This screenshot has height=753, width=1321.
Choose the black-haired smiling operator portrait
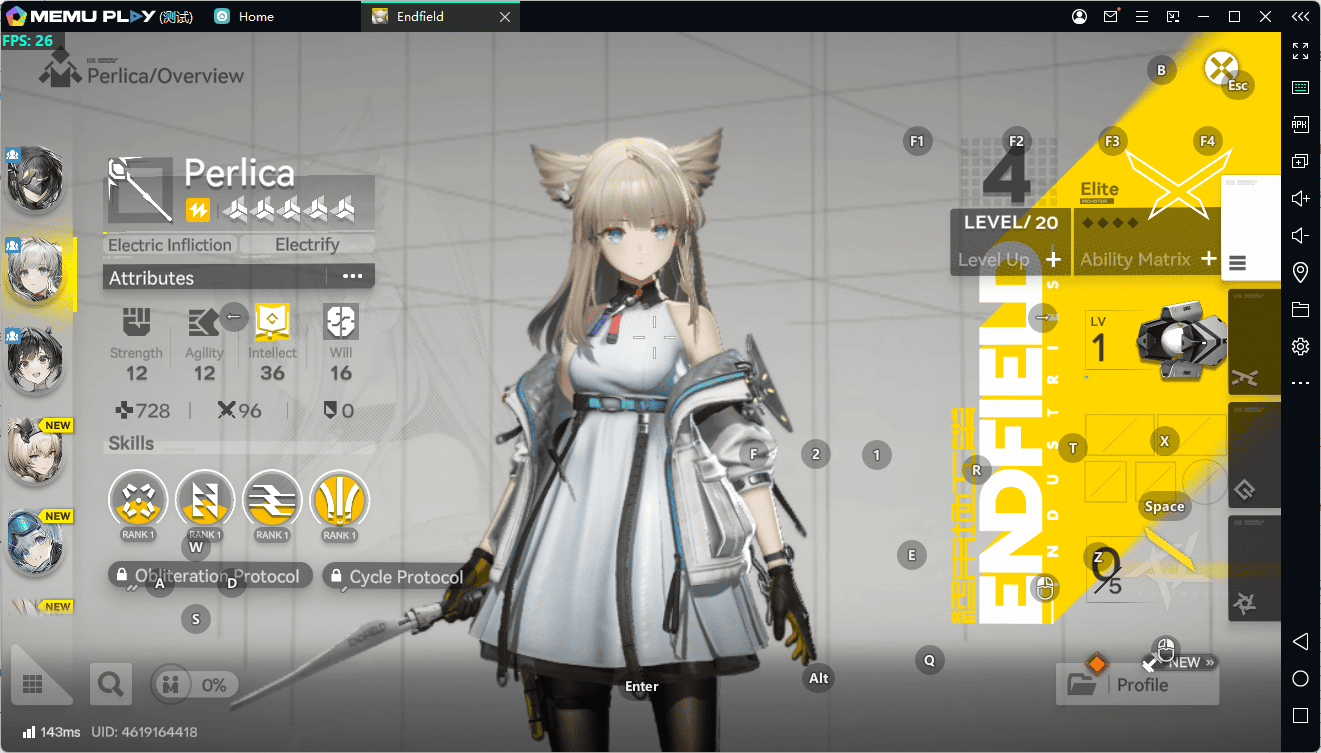pos(36,359)
